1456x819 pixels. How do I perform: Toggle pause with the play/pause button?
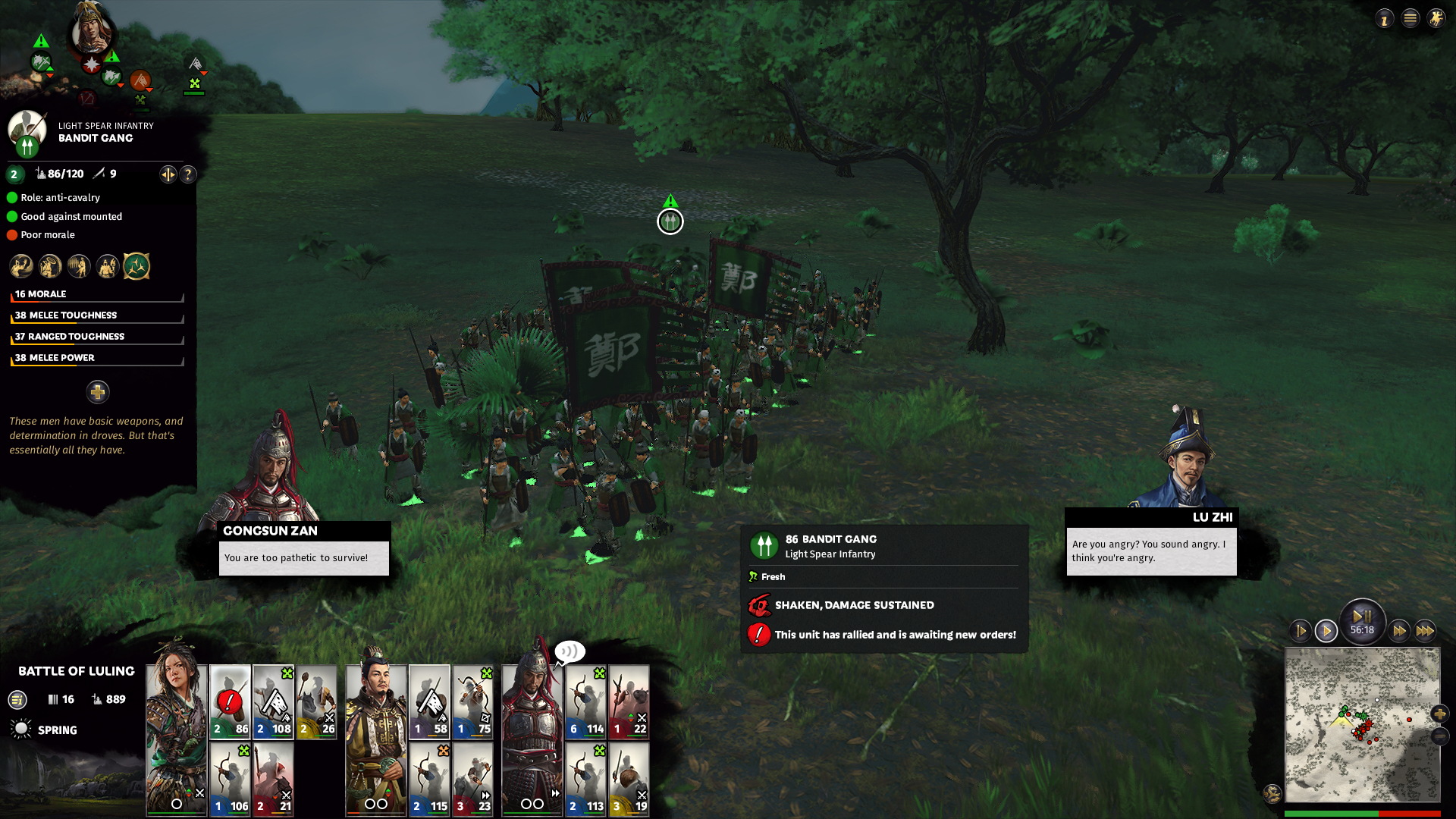pos(1362,617)
